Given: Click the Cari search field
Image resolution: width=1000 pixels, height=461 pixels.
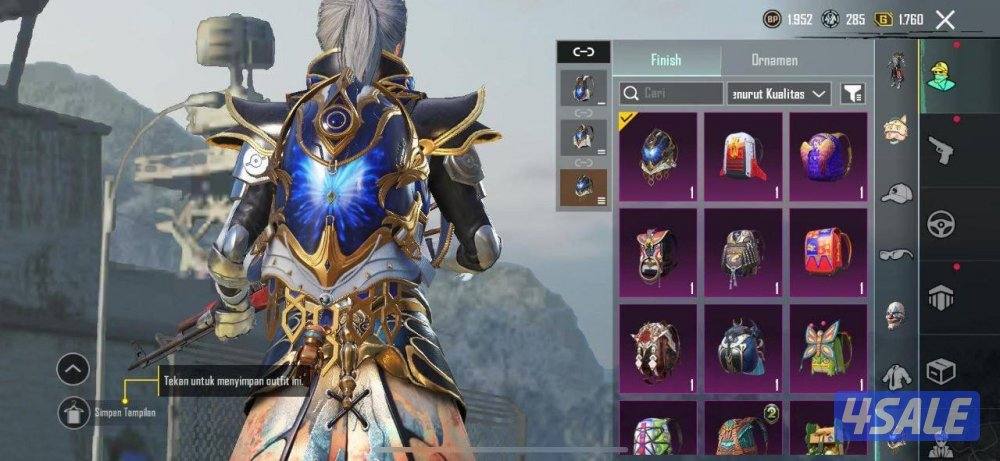Looking at the screenshot, I should (671, 94).
